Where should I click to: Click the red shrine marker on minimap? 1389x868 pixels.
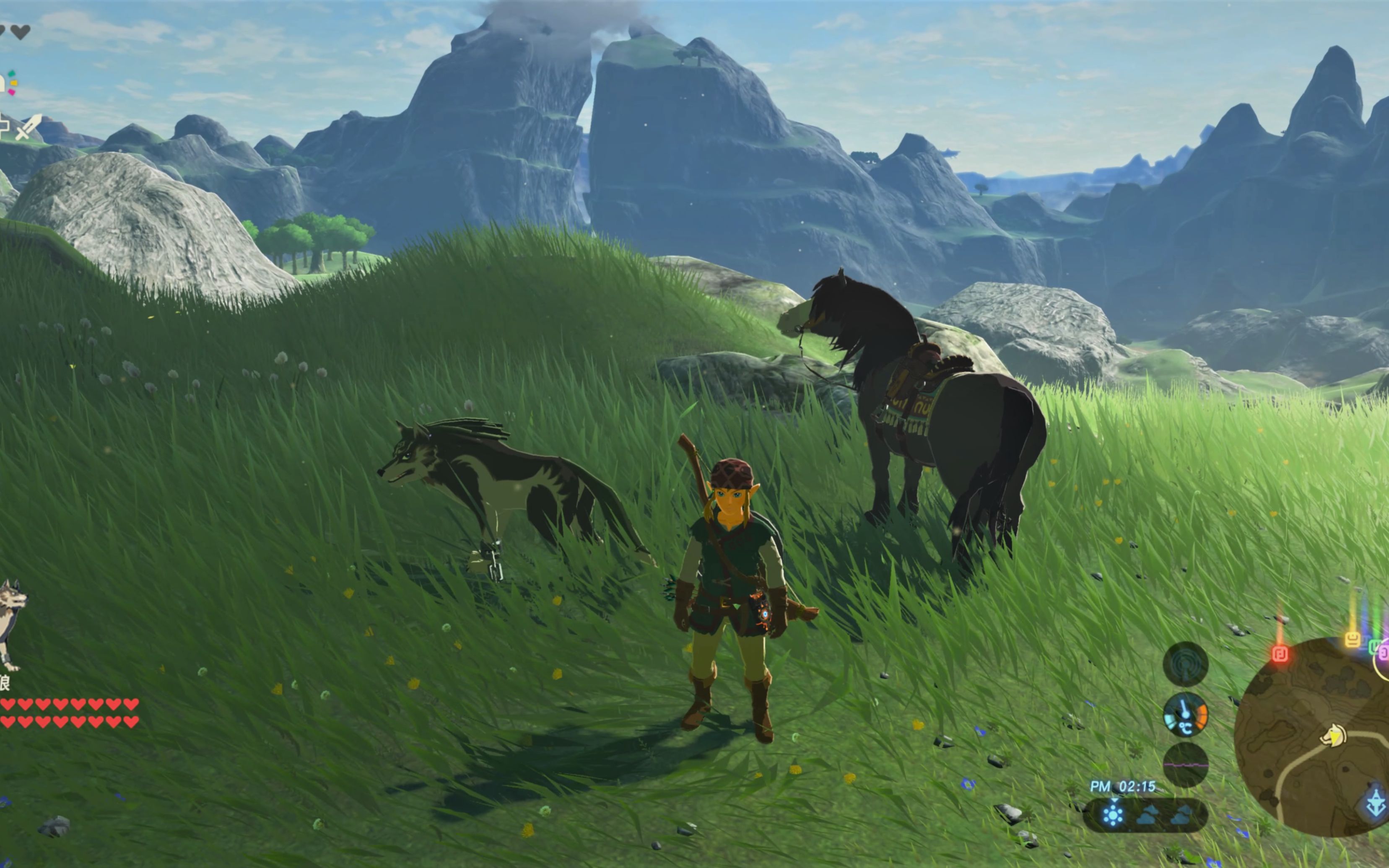(1280, 654)
